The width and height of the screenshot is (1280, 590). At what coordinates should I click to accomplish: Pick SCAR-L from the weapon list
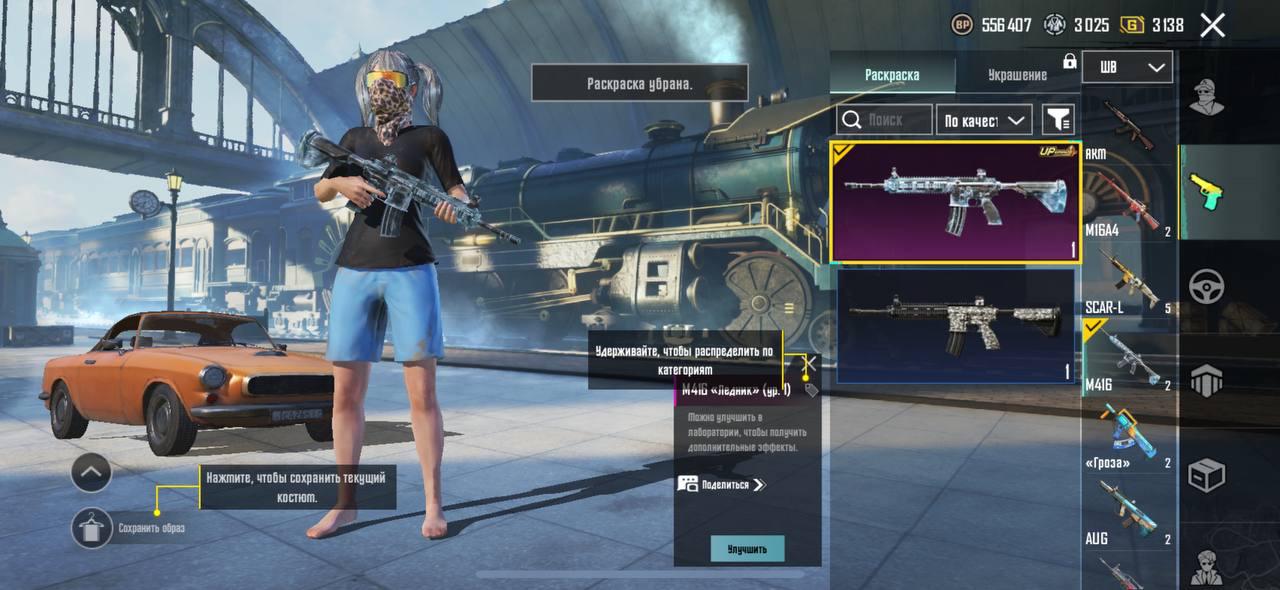[x=1128, y=280]
